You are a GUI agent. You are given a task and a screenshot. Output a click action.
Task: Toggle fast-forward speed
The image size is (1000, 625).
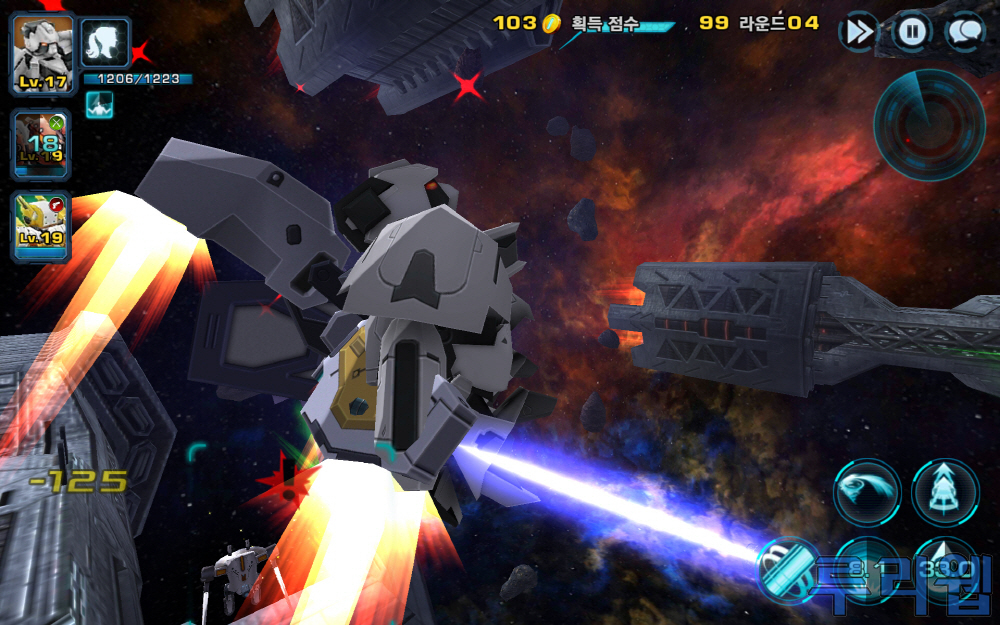(858, 32)
